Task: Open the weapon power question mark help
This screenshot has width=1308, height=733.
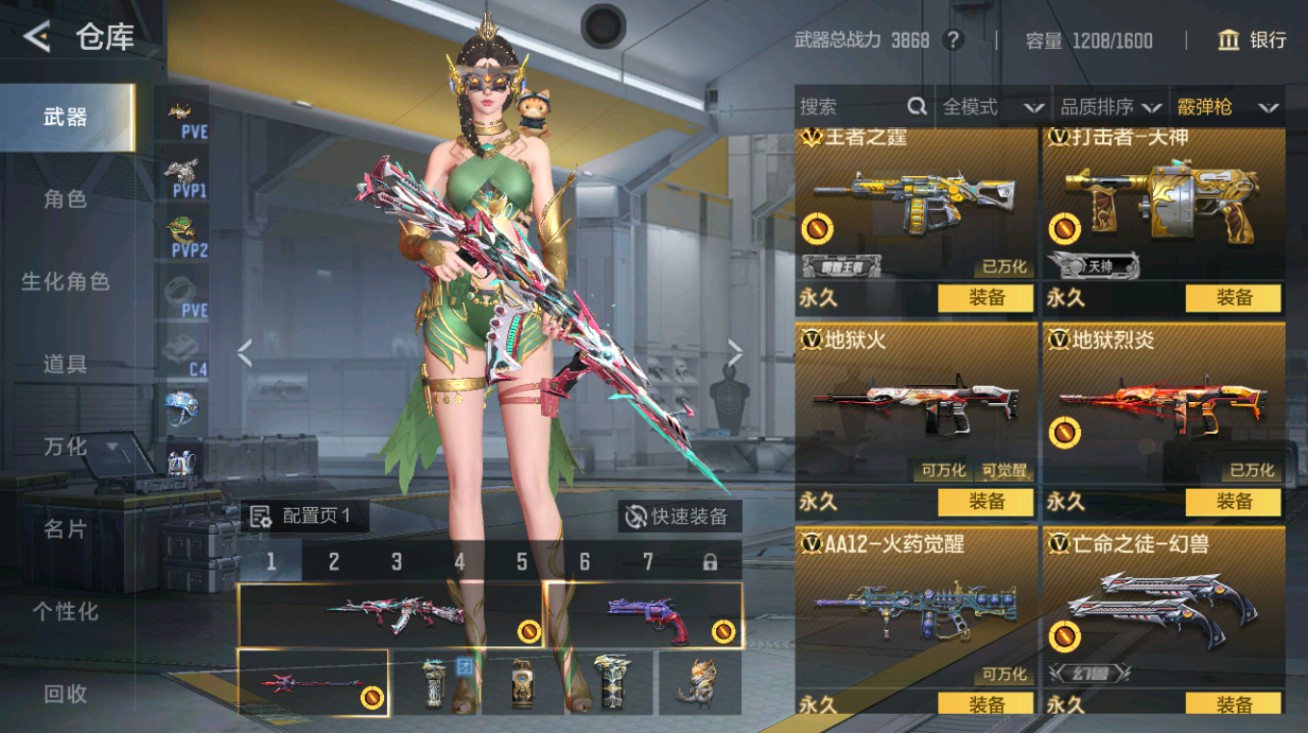Action: point(954,40)
